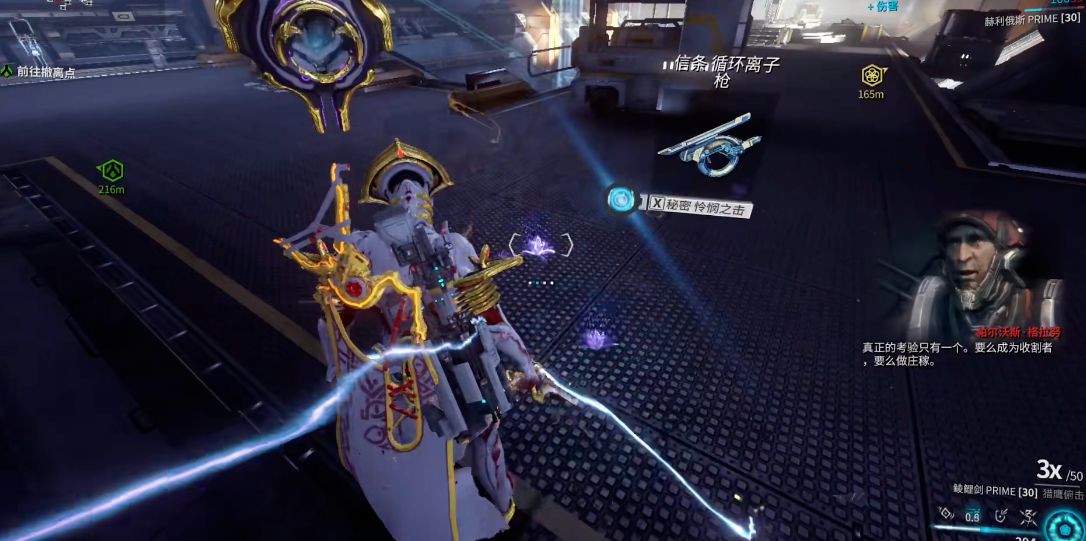Click the 信条循环离子枪 weapon preview image
1086x541 pixels.
tap(708, 148)
